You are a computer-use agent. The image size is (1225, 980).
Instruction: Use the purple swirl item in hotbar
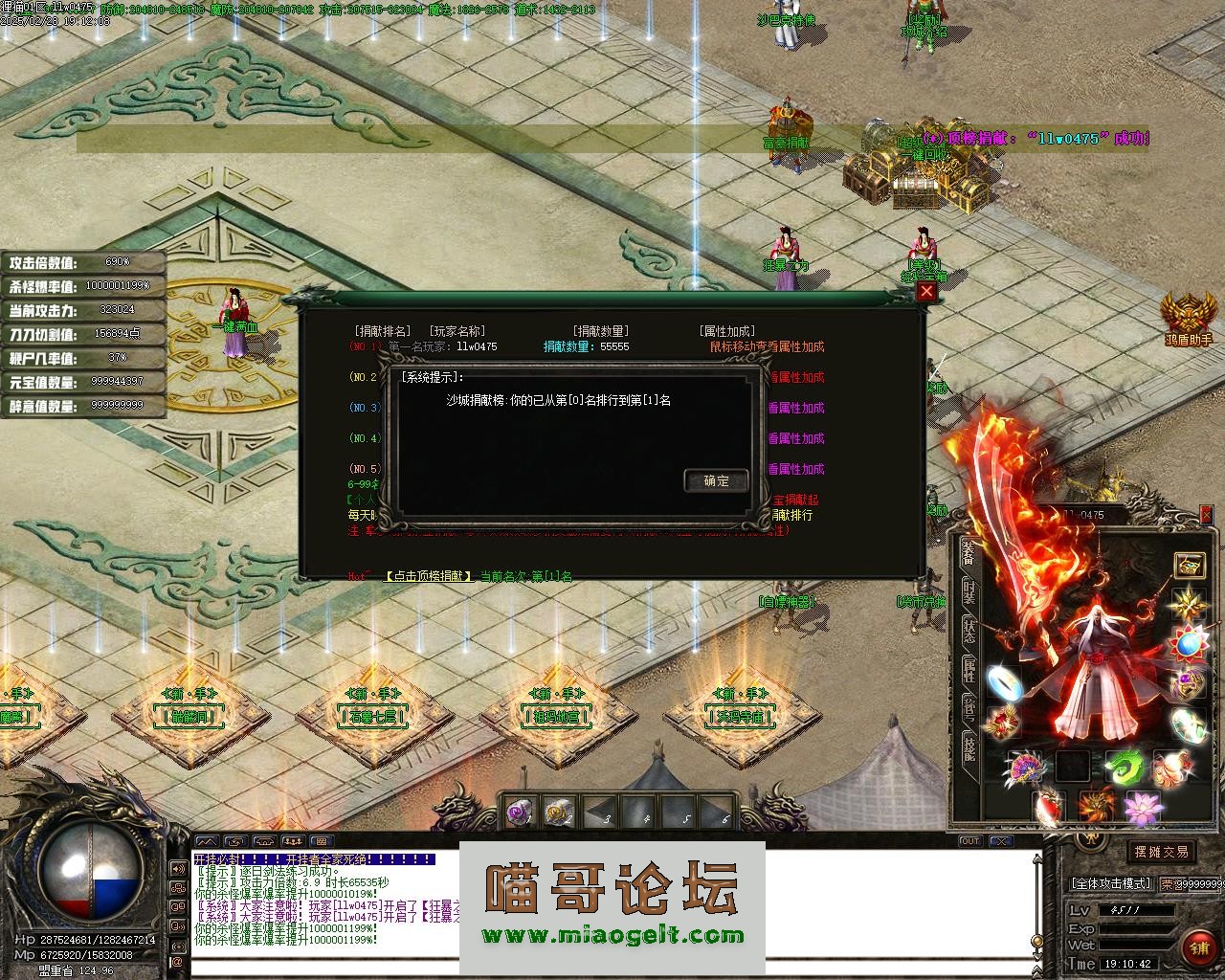click(x=519, y=813)
